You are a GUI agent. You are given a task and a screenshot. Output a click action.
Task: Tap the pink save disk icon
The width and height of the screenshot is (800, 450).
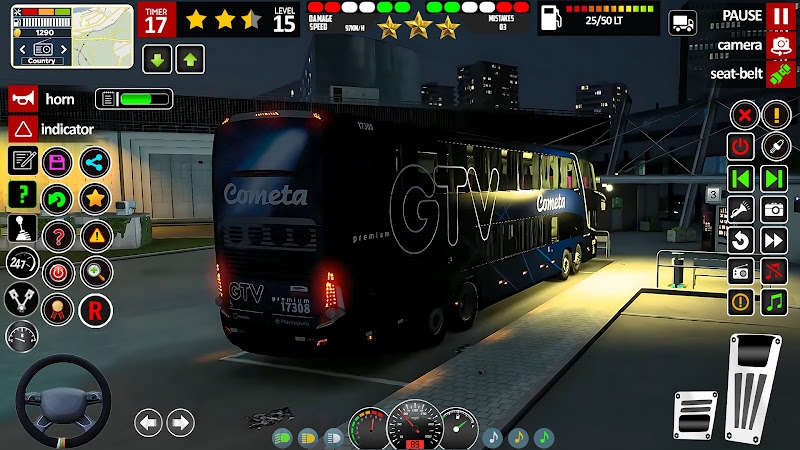tap(58, 162)
